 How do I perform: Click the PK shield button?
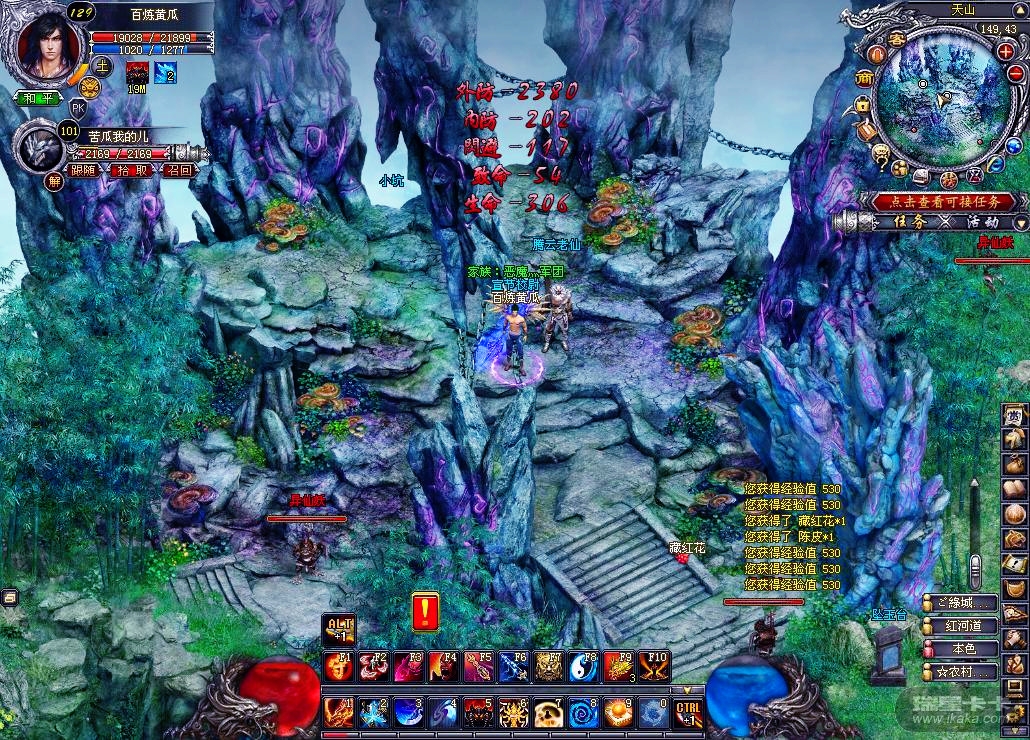point(78,106)
